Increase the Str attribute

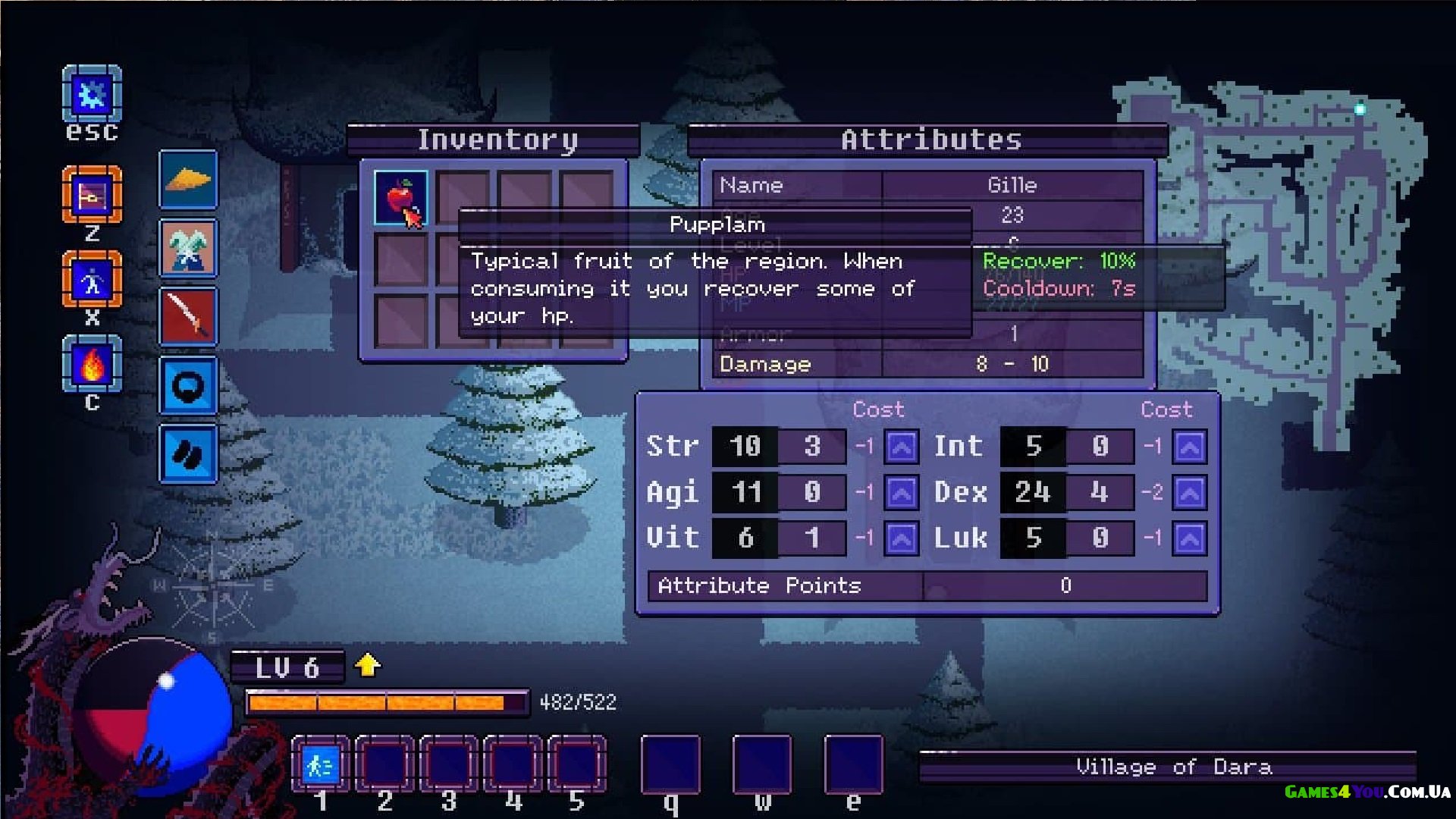tap(902, 447)
